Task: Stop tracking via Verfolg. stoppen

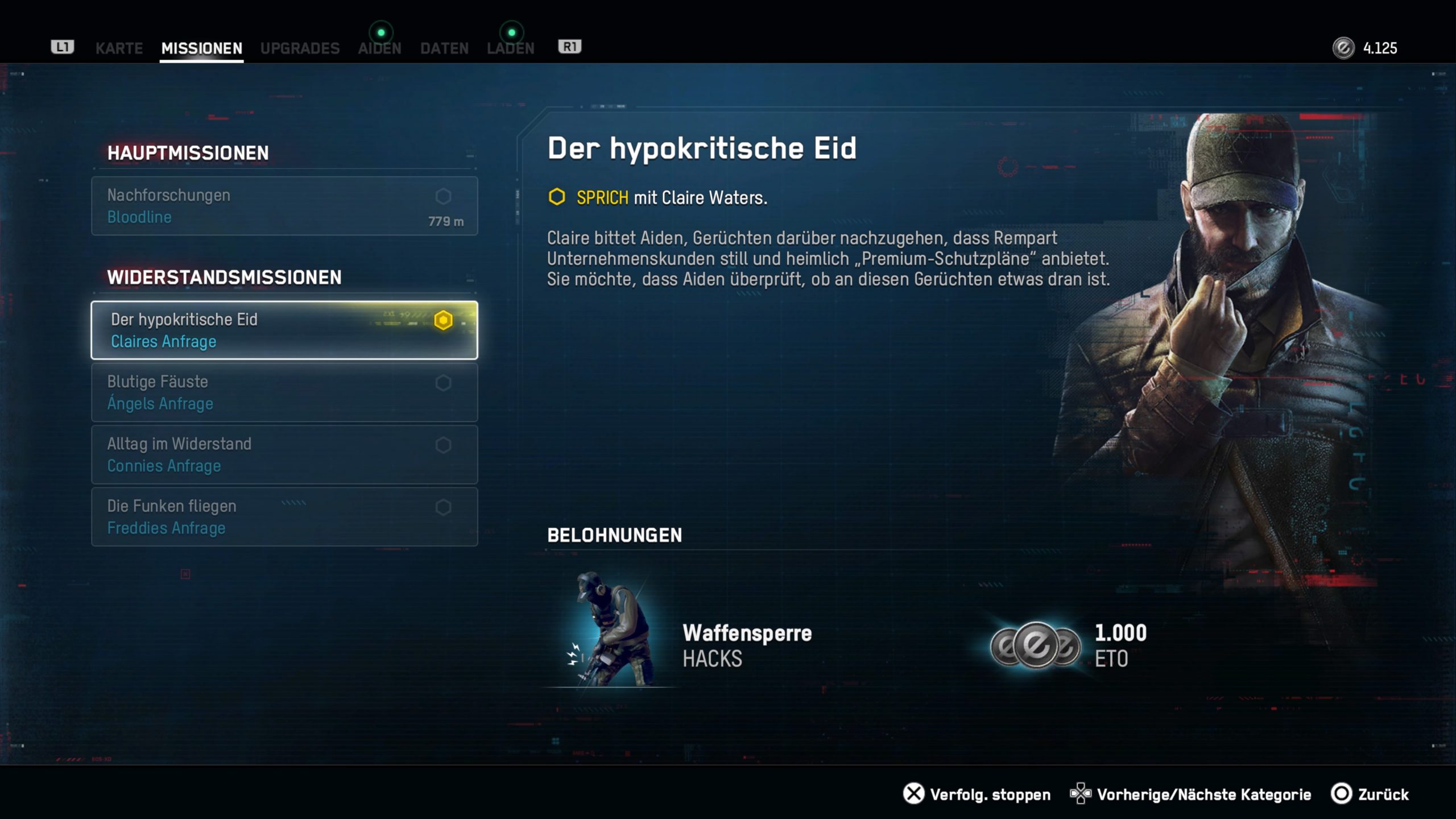Action: click(977, 794)
